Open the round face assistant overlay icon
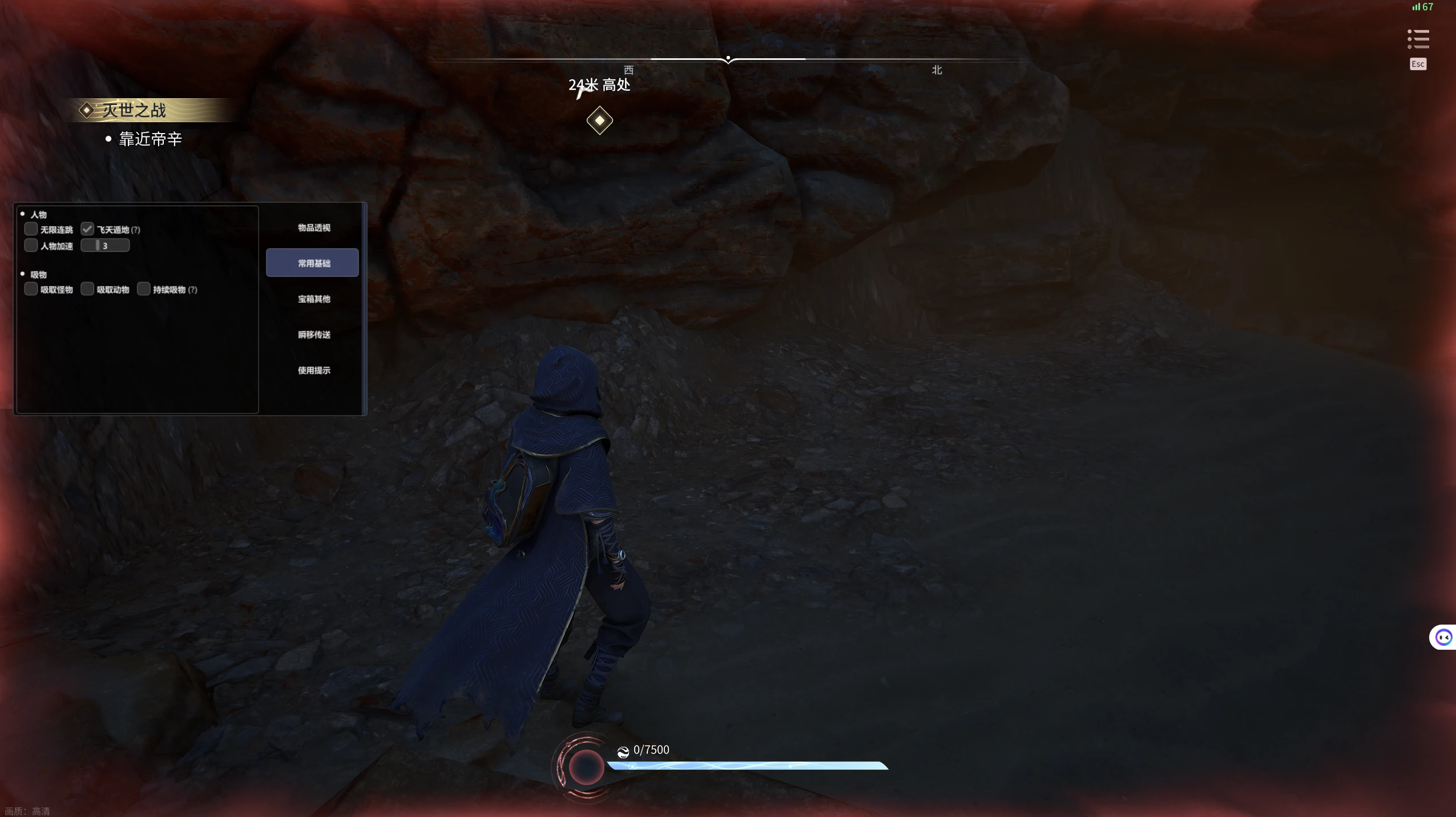The image size is (1456, 817). point(1443,637)
